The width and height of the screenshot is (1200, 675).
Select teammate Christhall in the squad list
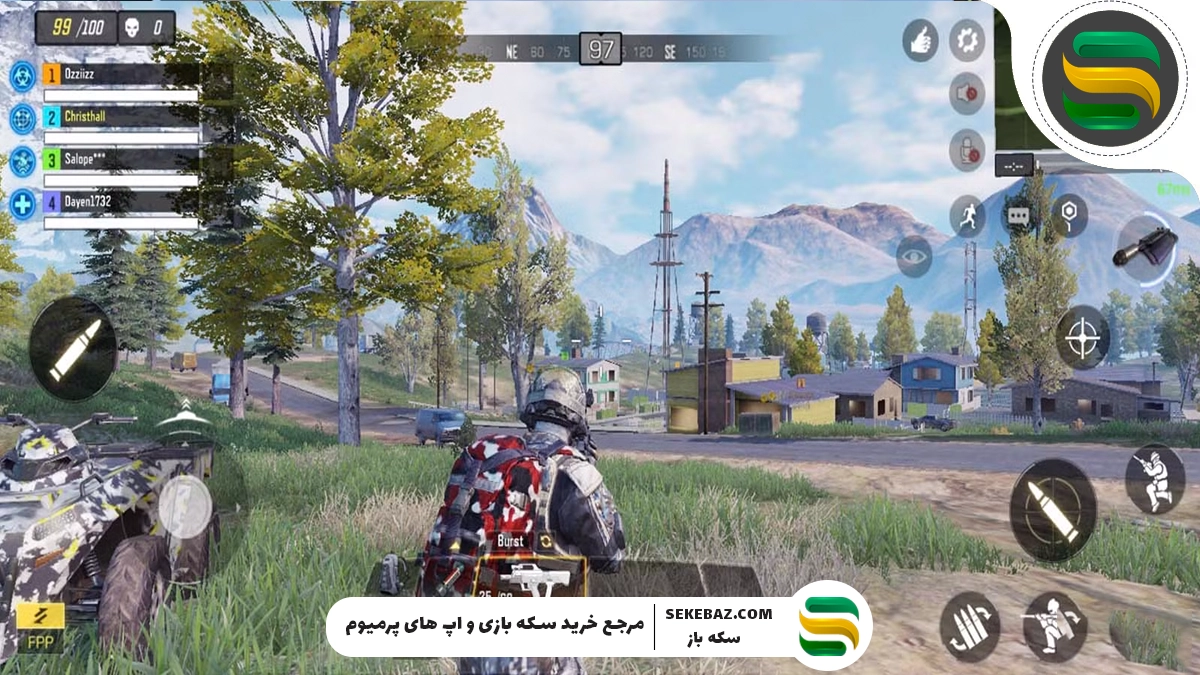click(x=120, y=117)
